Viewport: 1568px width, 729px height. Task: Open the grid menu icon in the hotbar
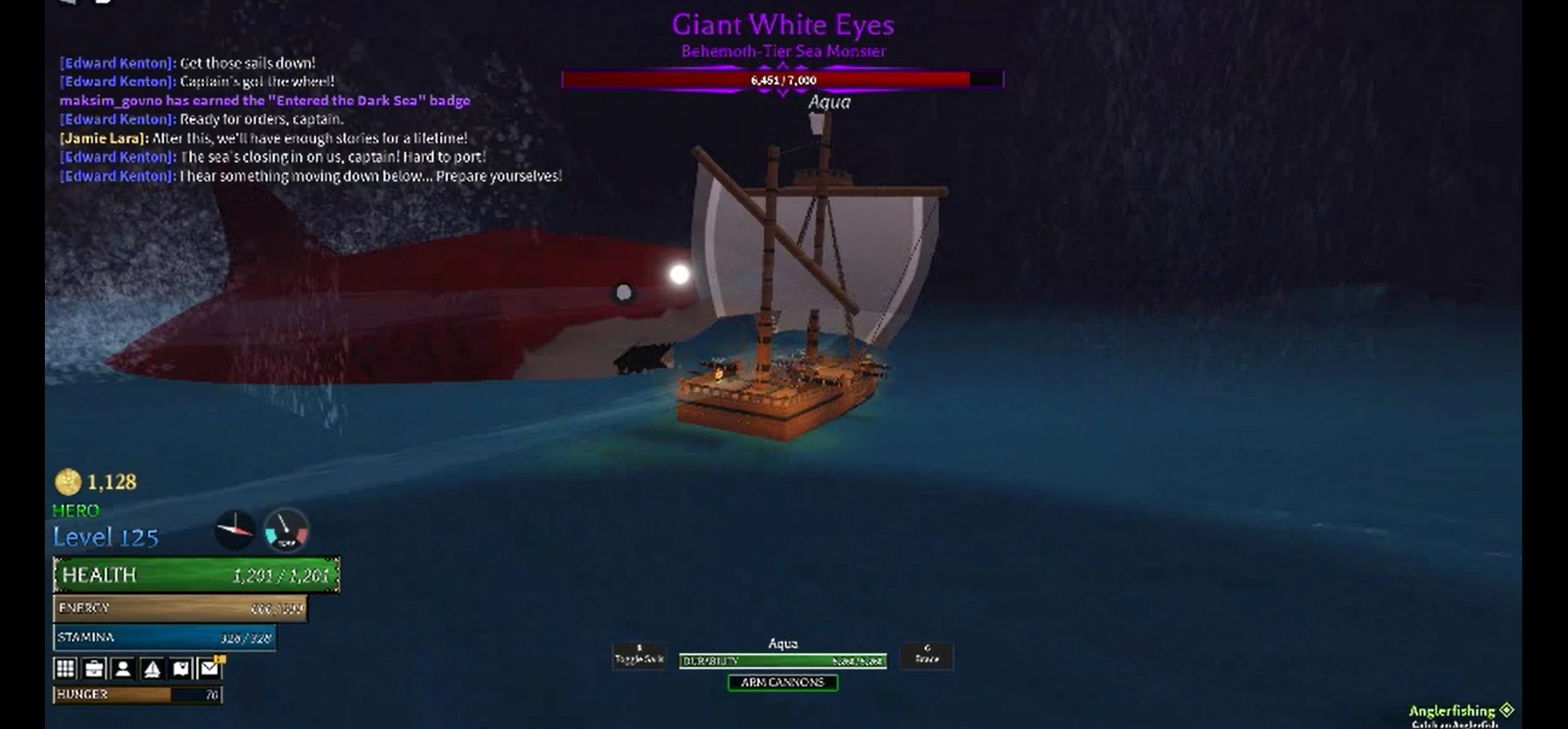tap(65, 668)
